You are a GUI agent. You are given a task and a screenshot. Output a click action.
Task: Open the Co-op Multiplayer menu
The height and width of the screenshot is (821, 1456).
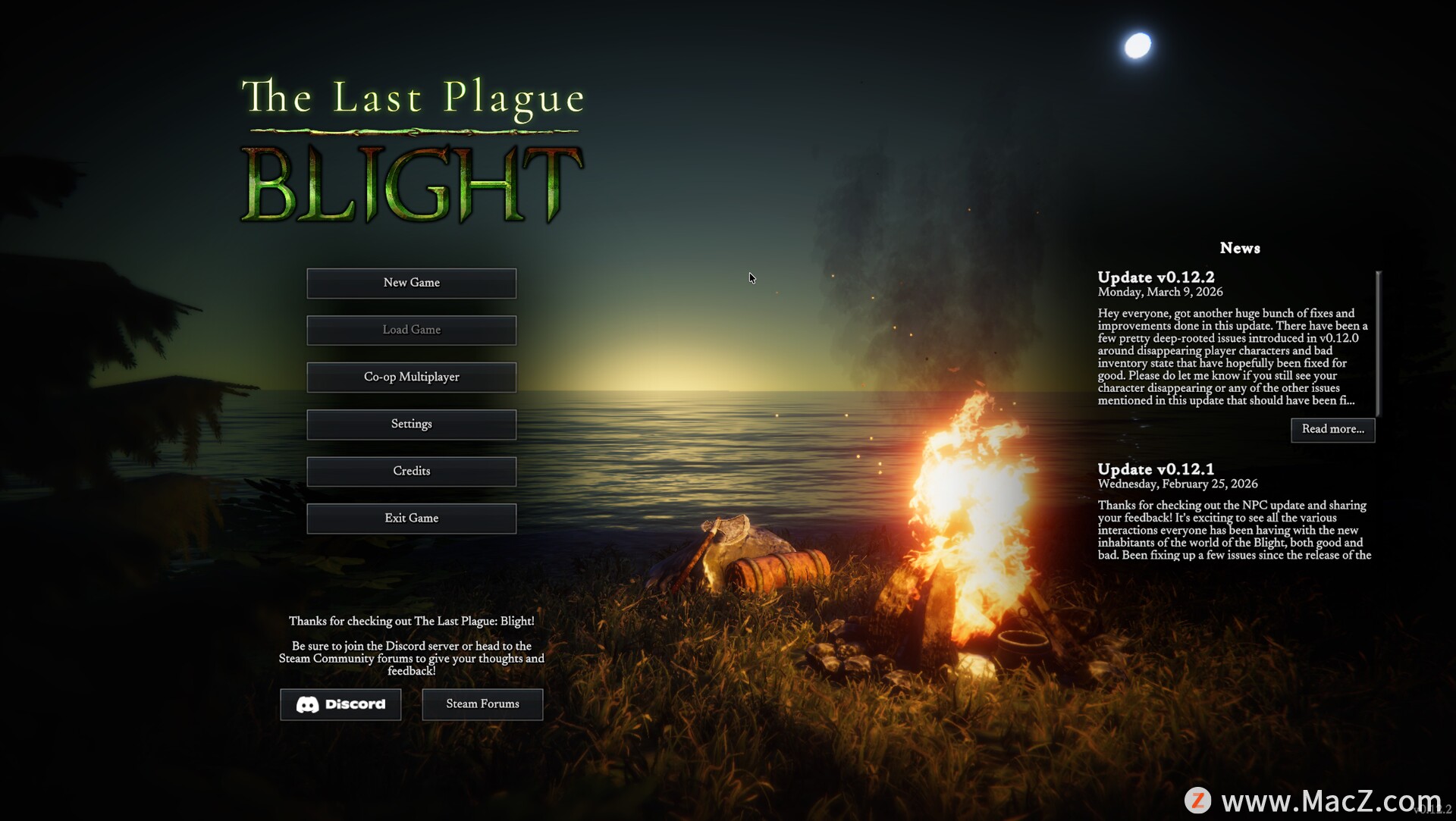[411, 377]
